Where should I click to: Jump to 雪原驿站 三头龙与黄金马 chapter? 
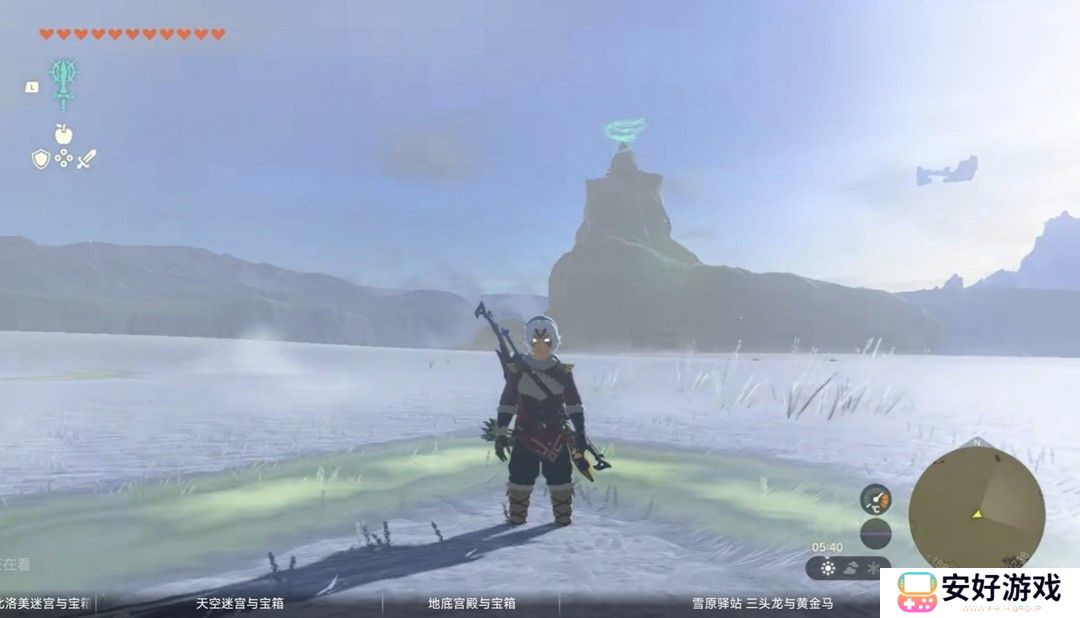[x=763, y=604]
